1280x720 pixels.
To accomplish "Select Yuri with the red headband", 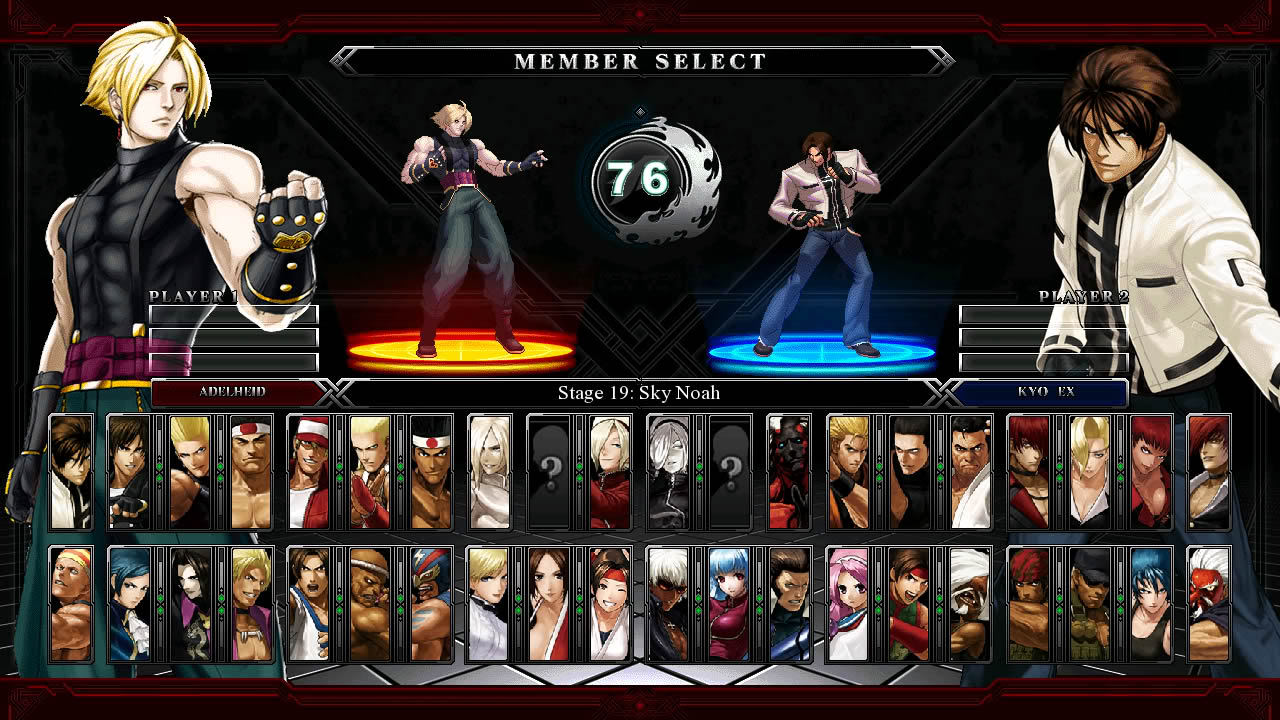I will [x=610, y=604].
